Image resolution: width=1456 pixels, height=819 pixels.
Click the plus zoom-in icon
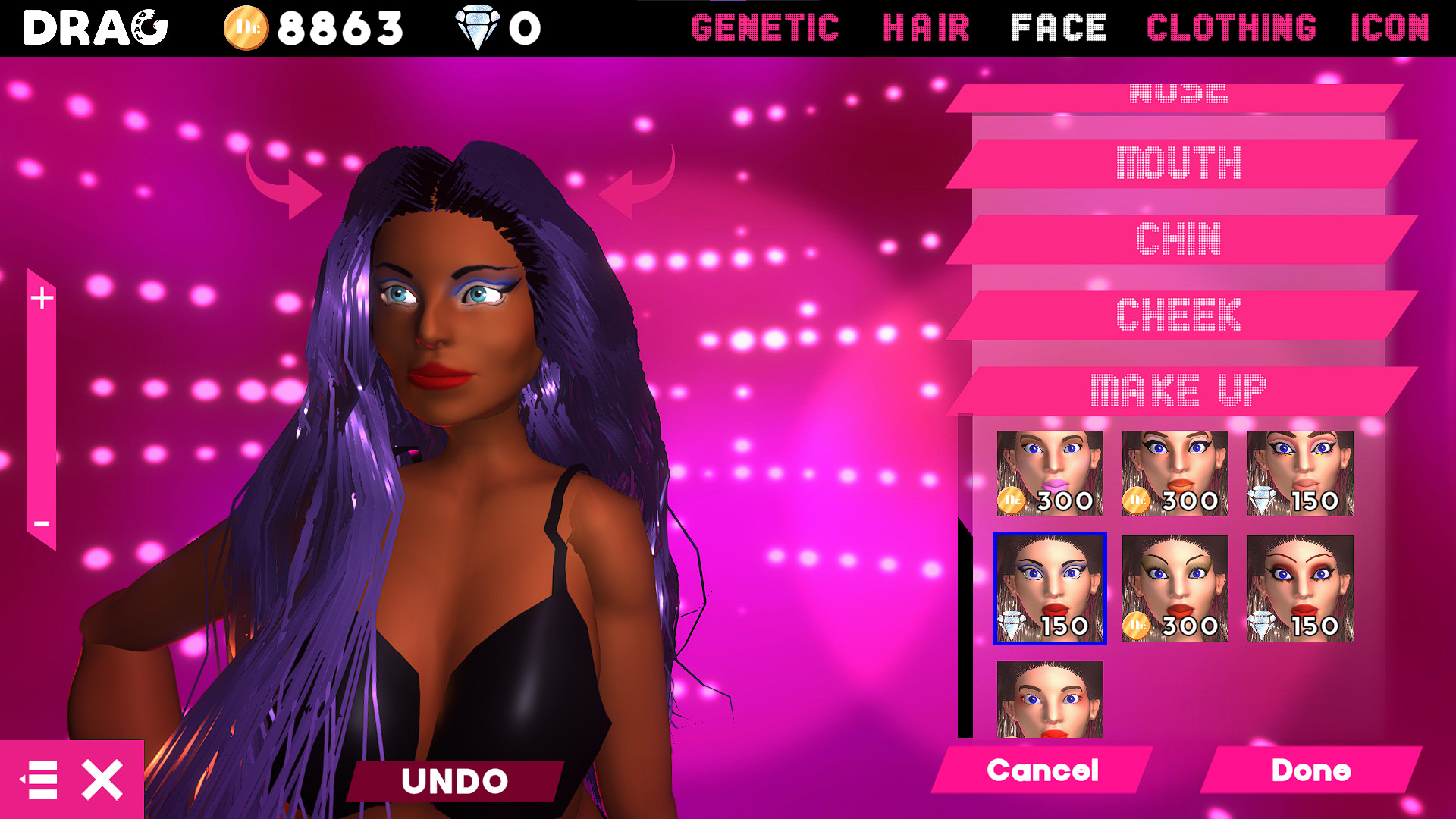tap(42, 297)
